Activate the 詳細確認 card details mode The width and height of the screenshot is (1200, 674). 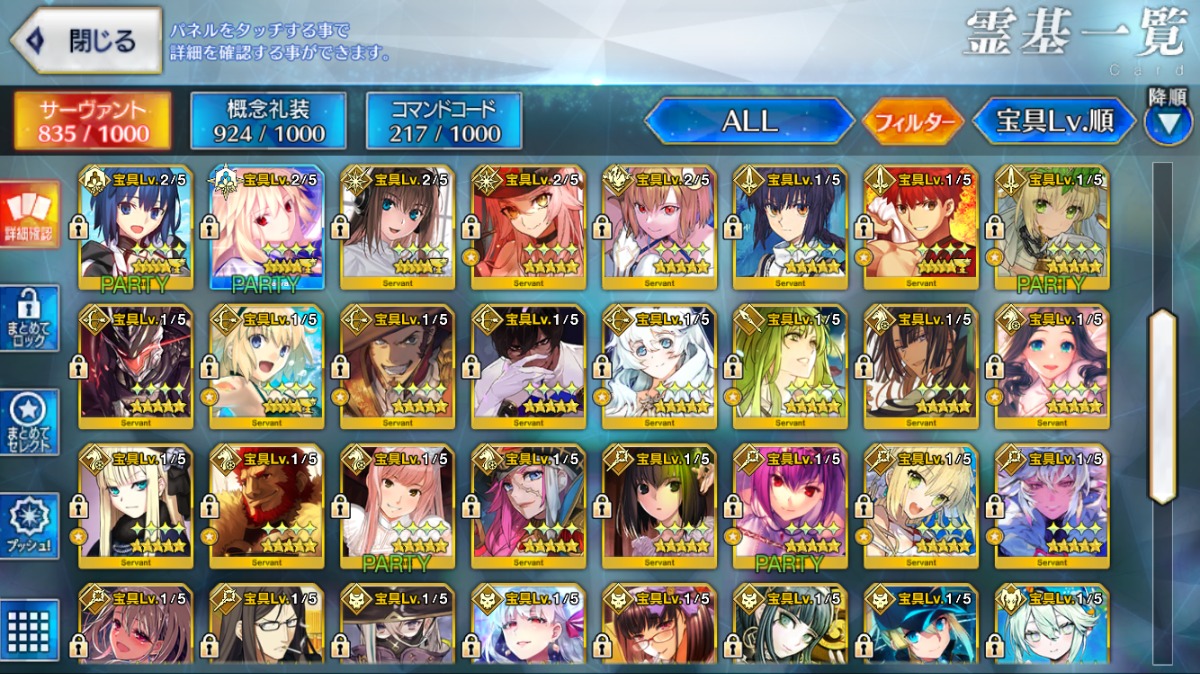tap(30, 215)
